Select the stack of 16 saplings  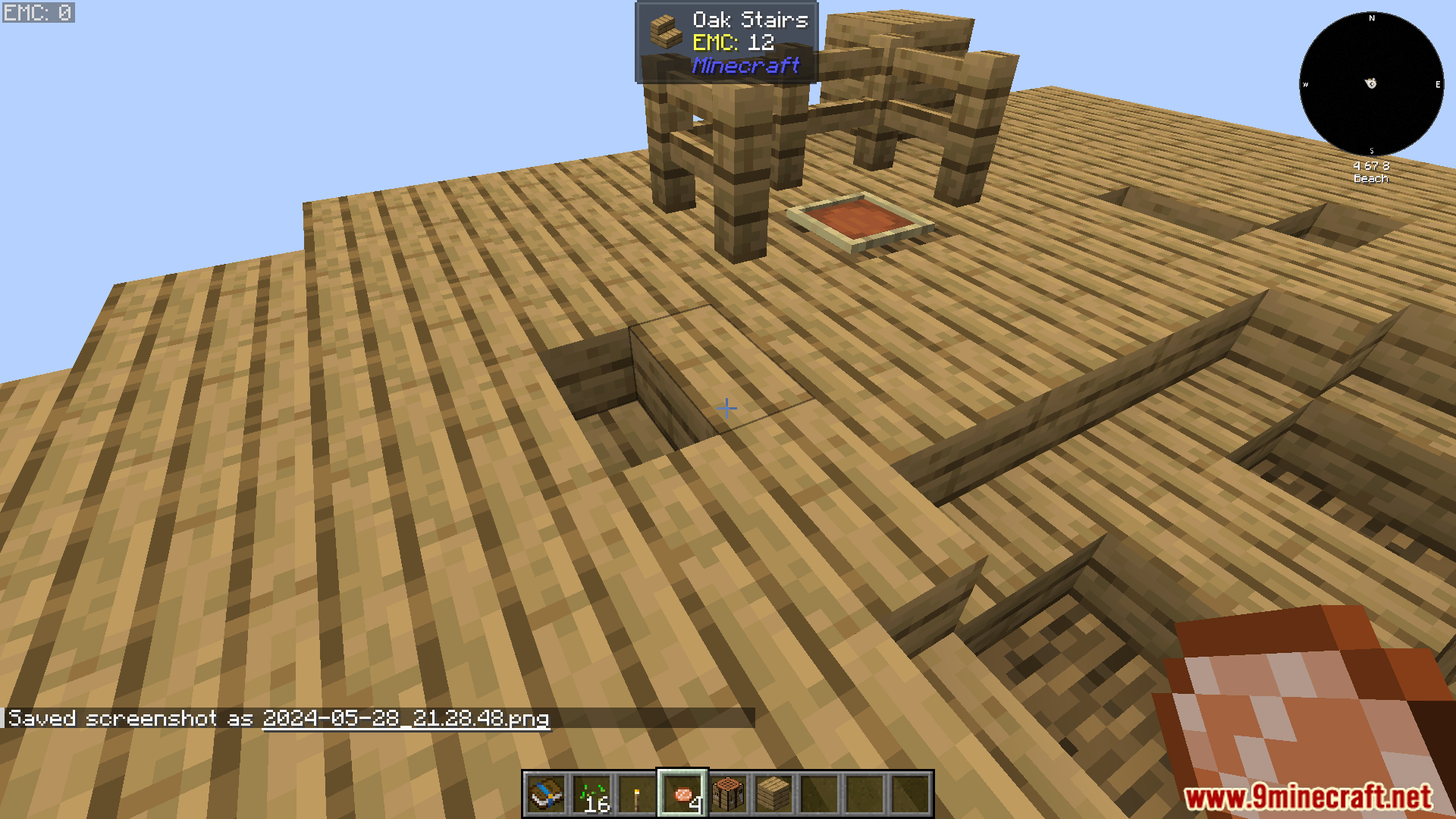592,797
